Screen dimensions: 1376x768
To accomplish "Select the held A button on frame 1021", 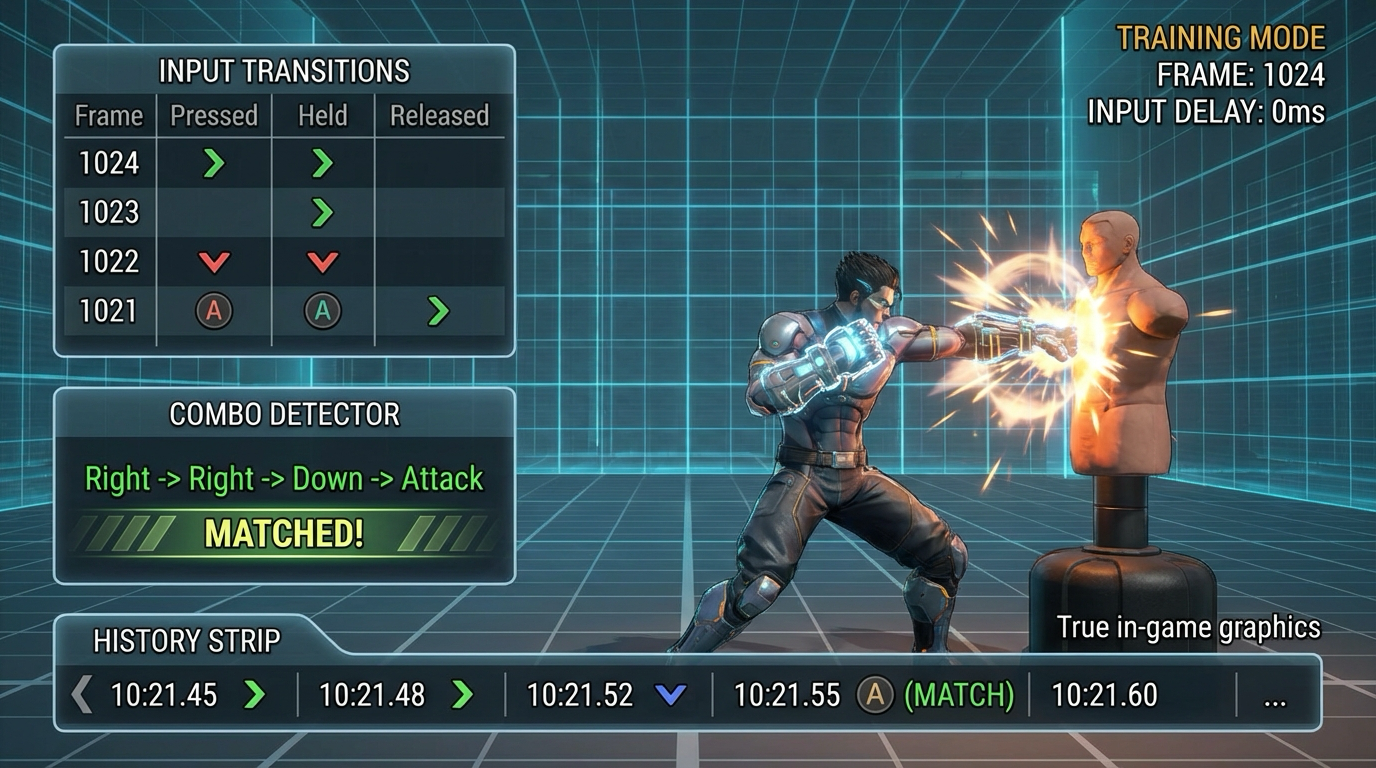I will [x=321, y=310].
